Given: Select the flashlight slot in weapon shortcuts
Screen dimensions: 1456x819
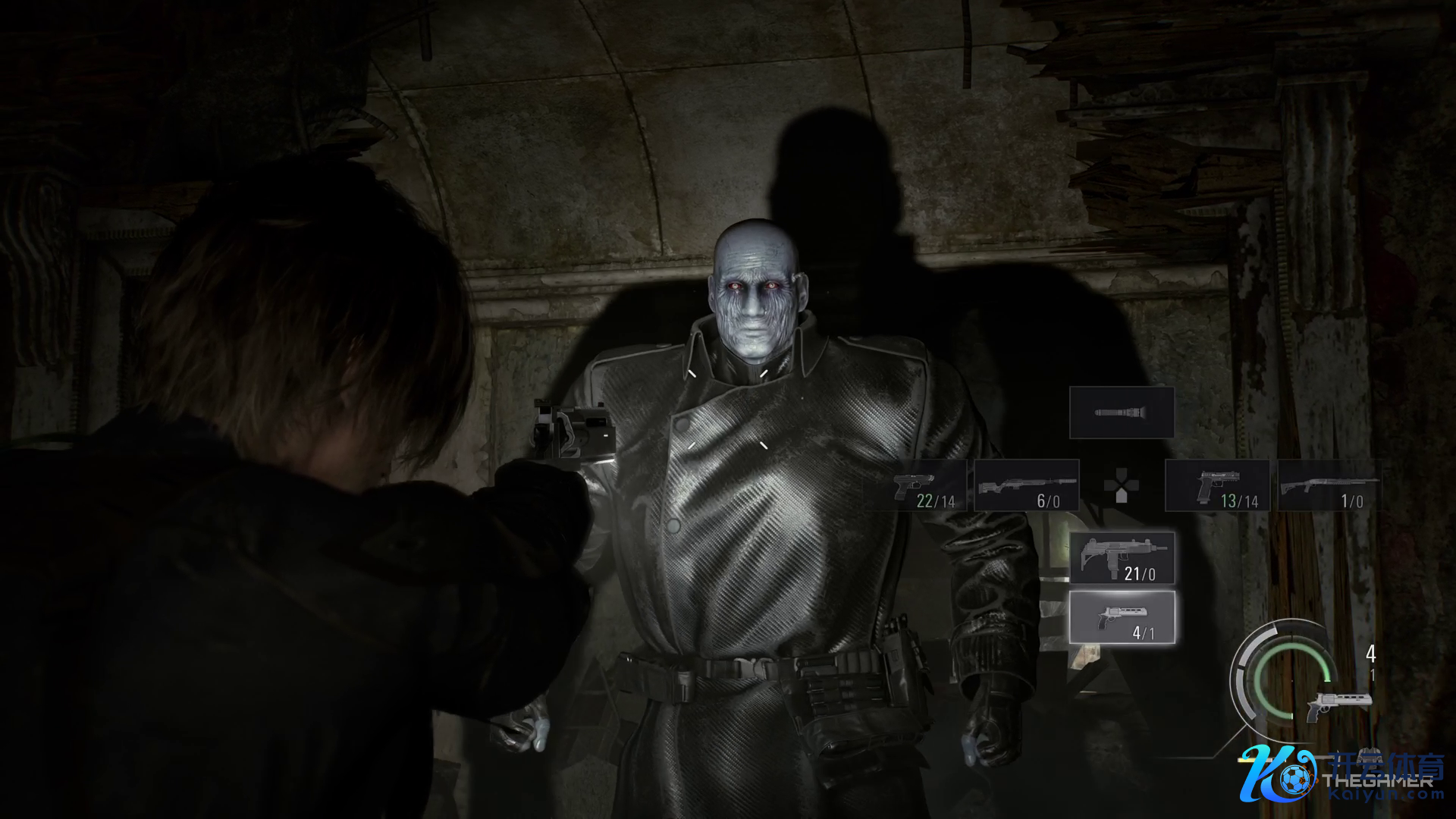Looking at the screenshot, I should 1122,413.
